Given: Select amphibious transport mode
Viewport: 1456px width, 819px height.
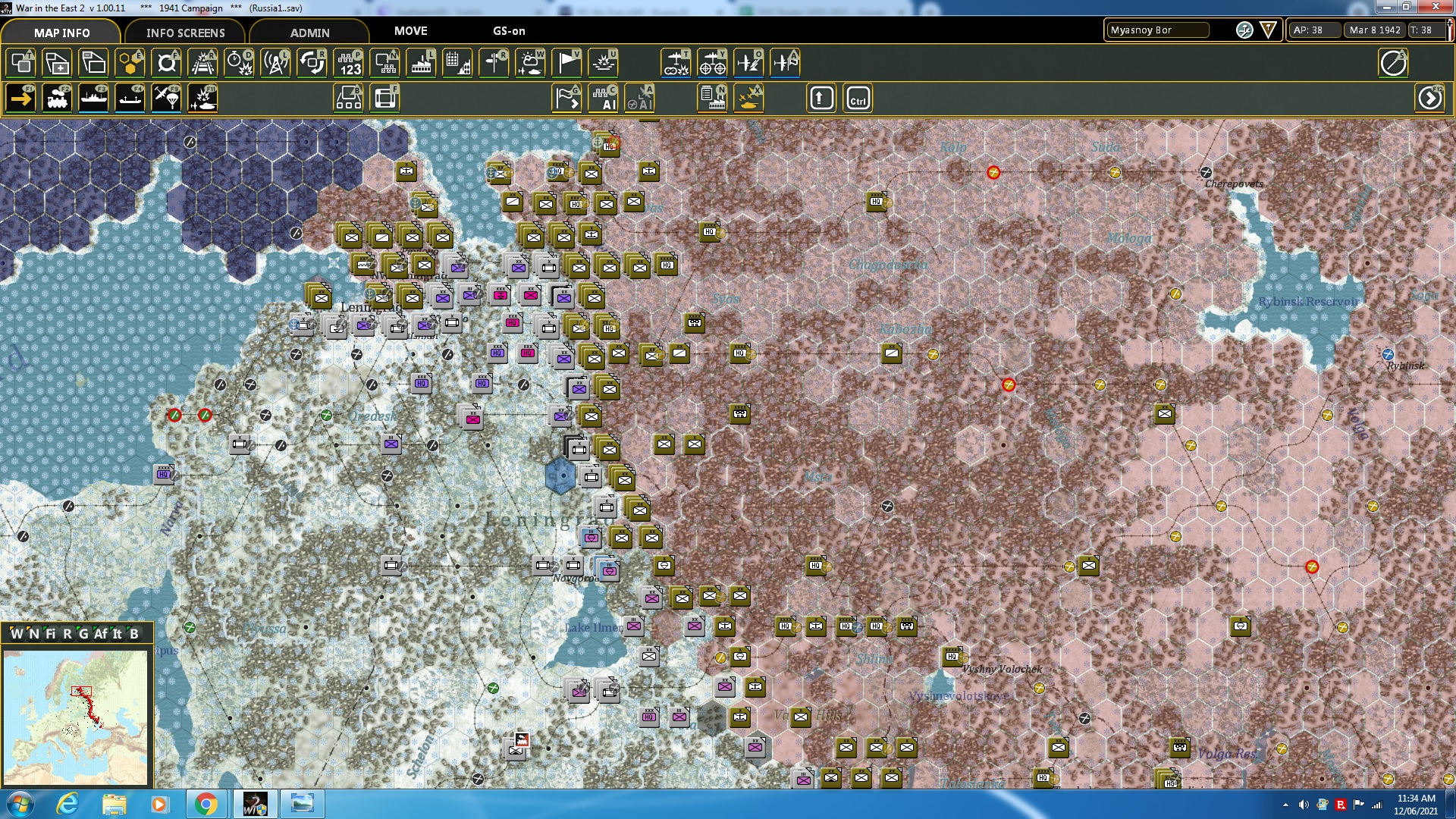Looking at the screenshot, I should pyautogui.click(x=130, y=98).
